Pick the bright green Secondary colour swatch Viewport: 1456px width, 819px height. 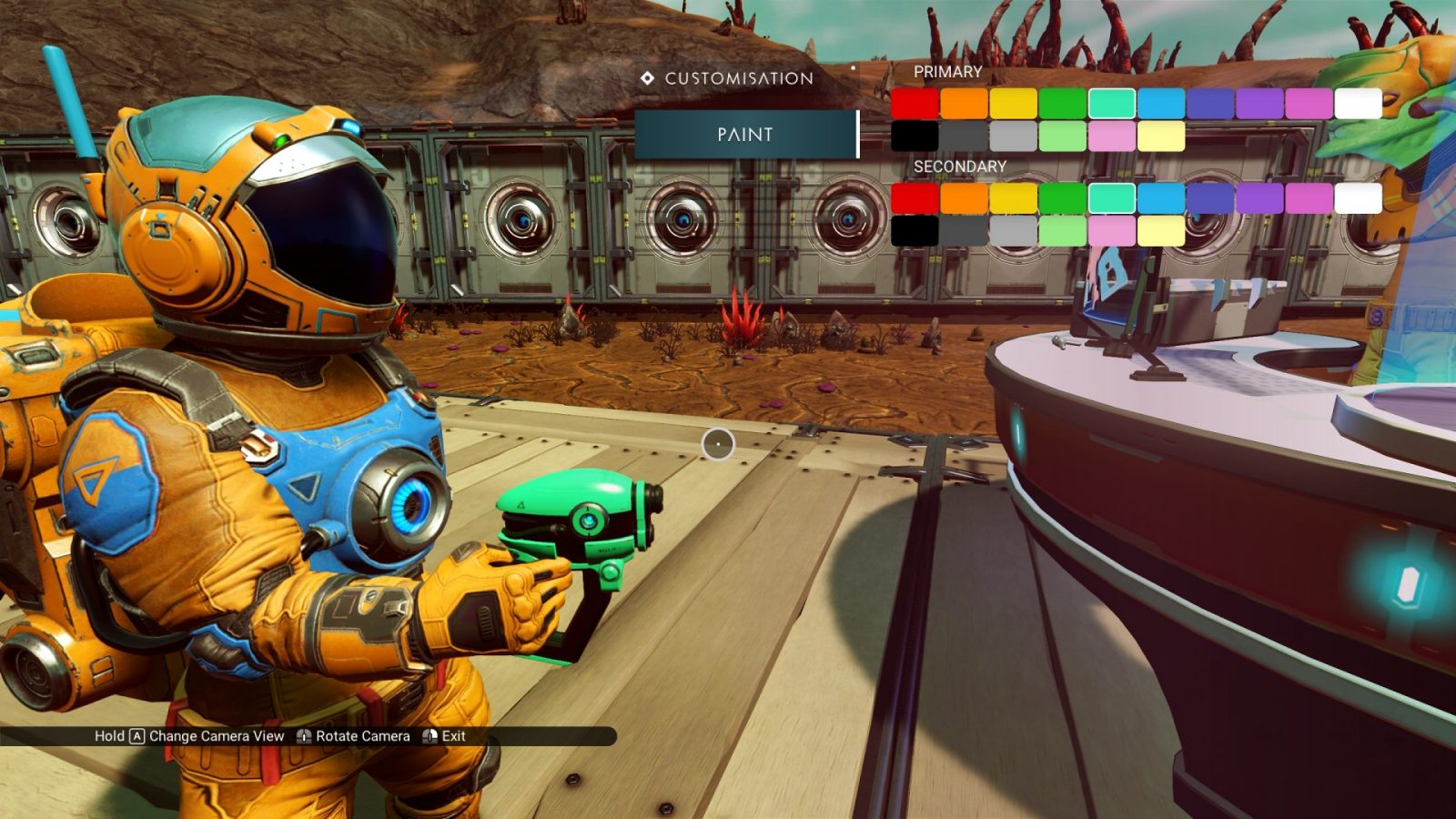[x=1062, y=197]
